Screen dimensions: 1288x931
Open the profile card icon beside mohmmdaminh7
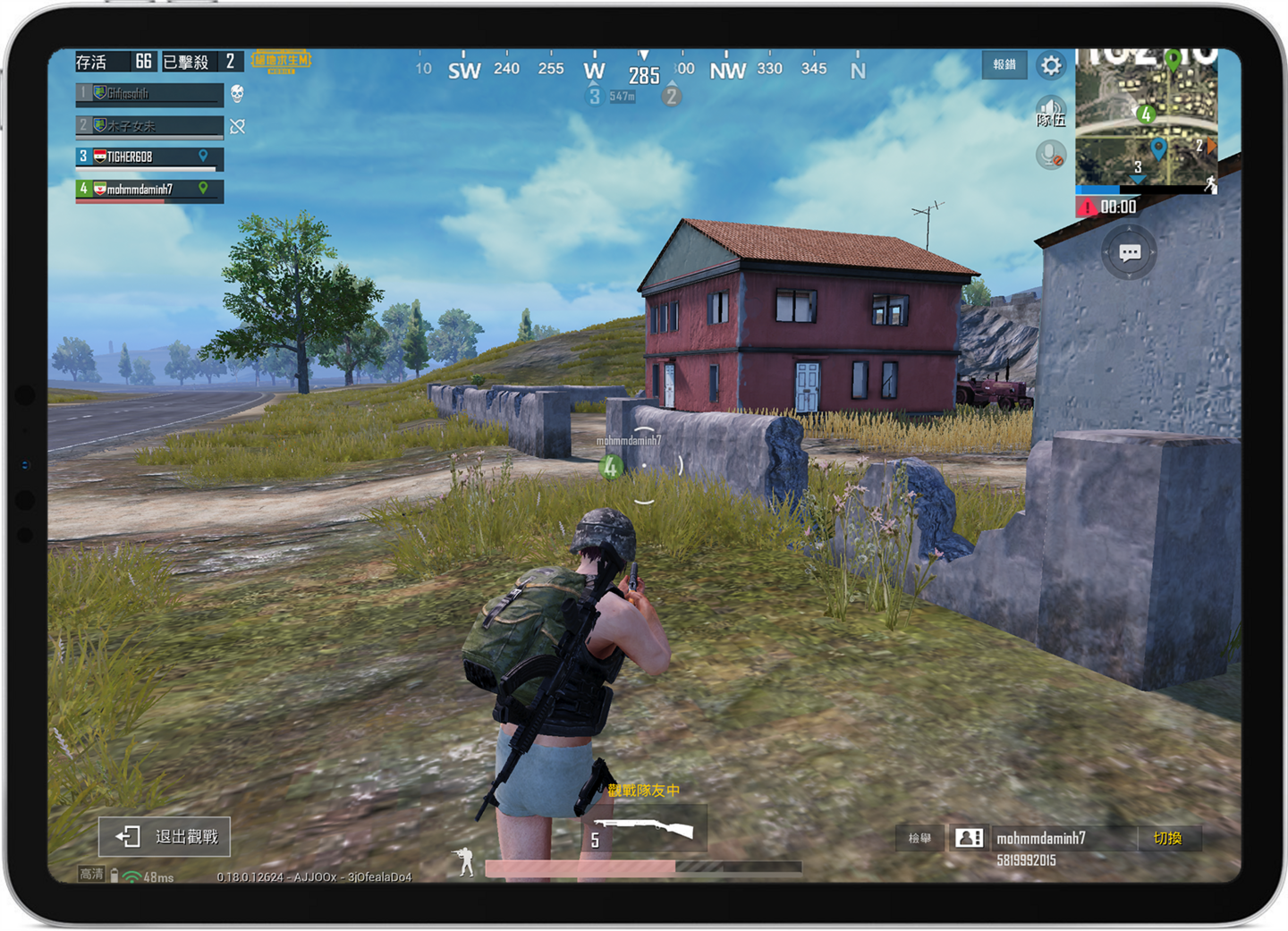[970, 838]
